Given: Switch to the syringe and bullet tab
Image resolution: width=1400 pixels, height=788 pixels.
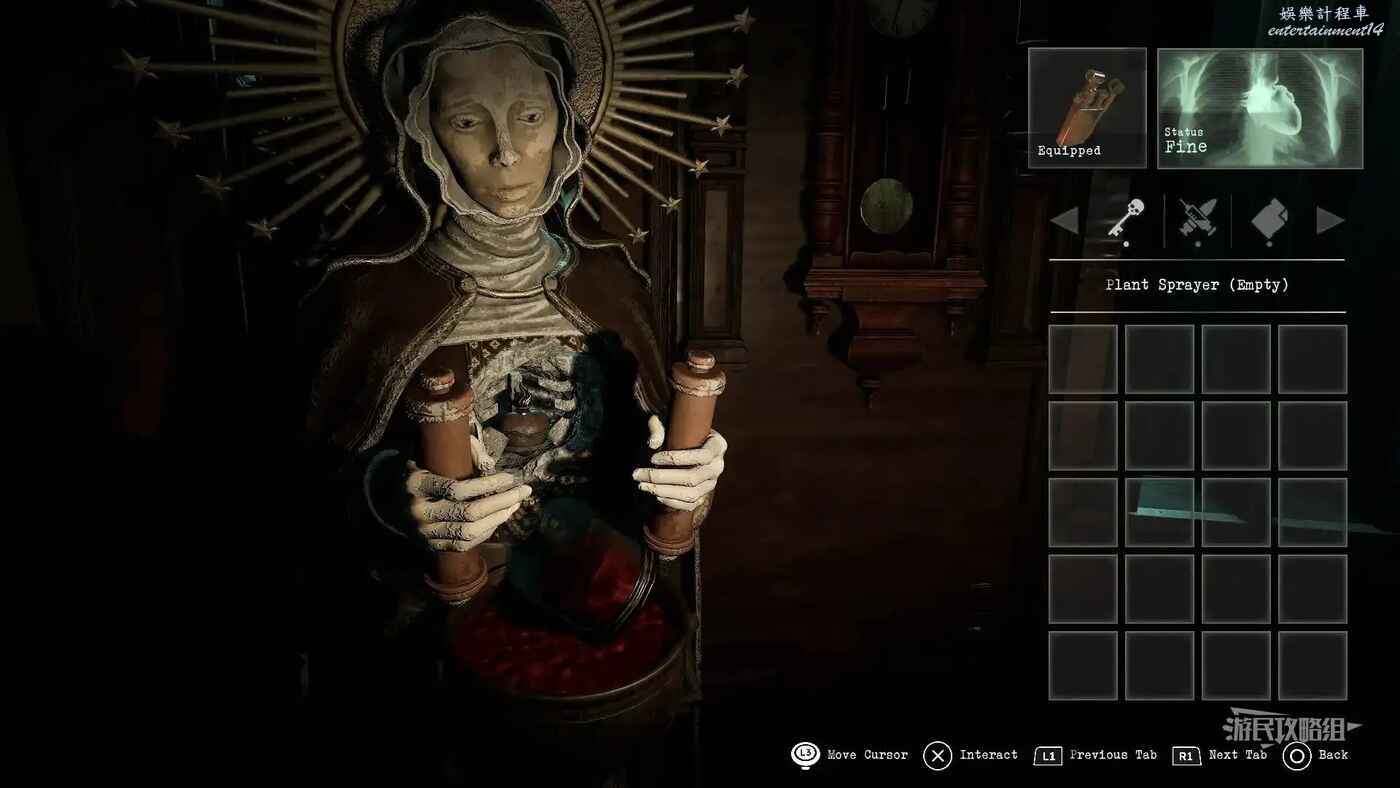Looking at the screenshot, I should pos(1197,218).
